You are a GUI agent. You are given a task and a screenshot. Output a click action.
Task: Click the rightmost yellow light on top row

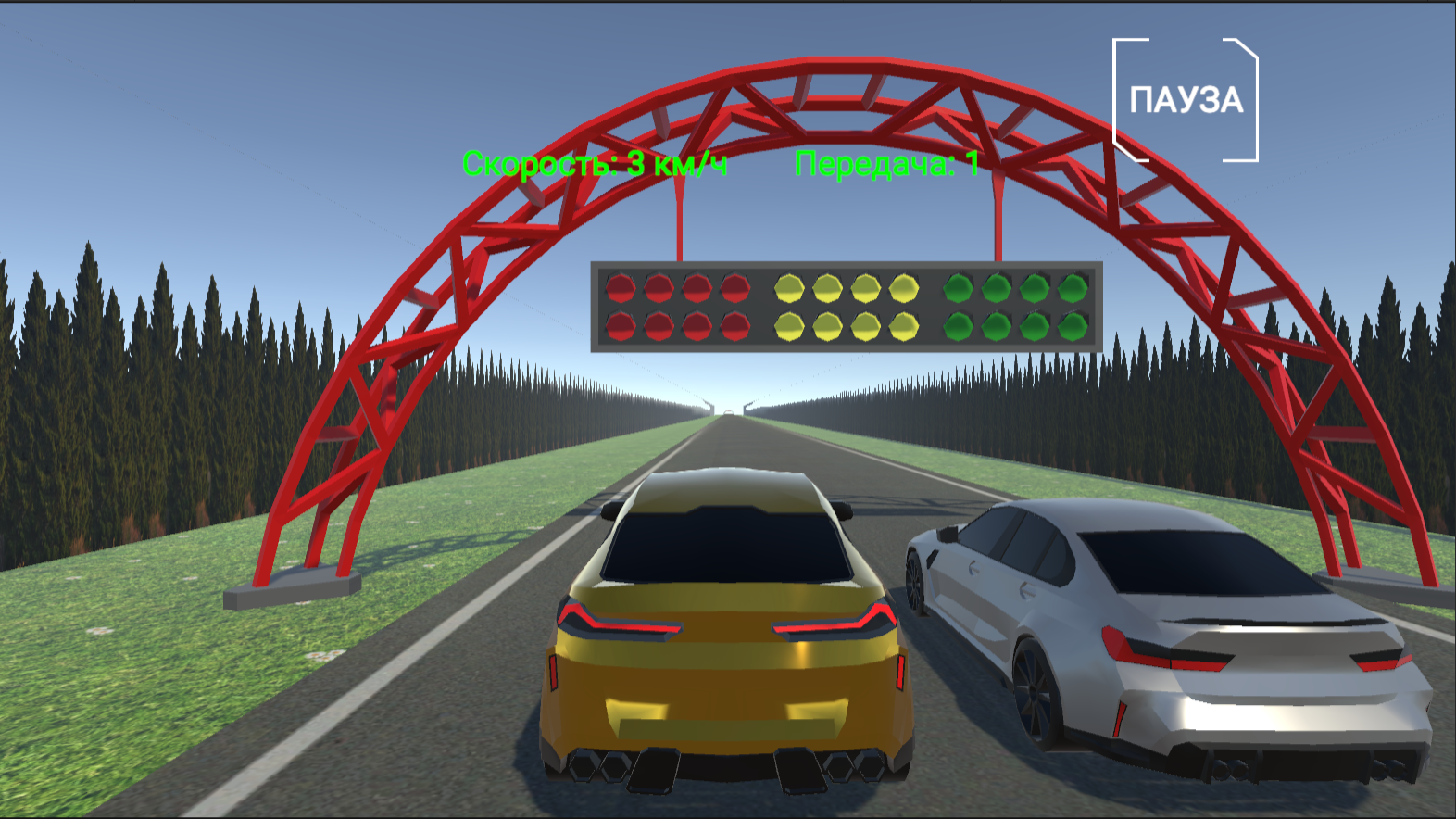pos(903,288)
